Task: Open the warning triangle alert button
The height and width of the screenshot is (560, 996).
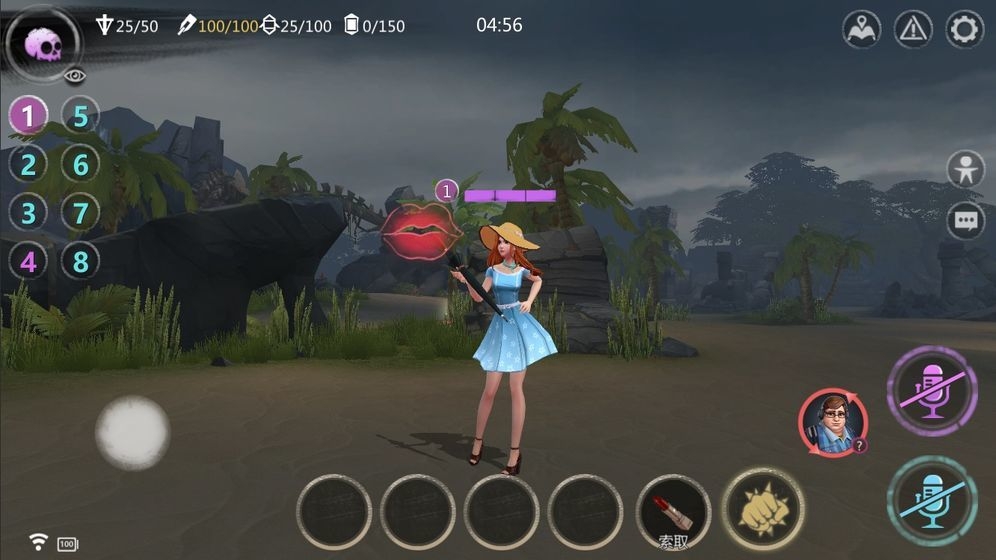Action: pos(913,29)
